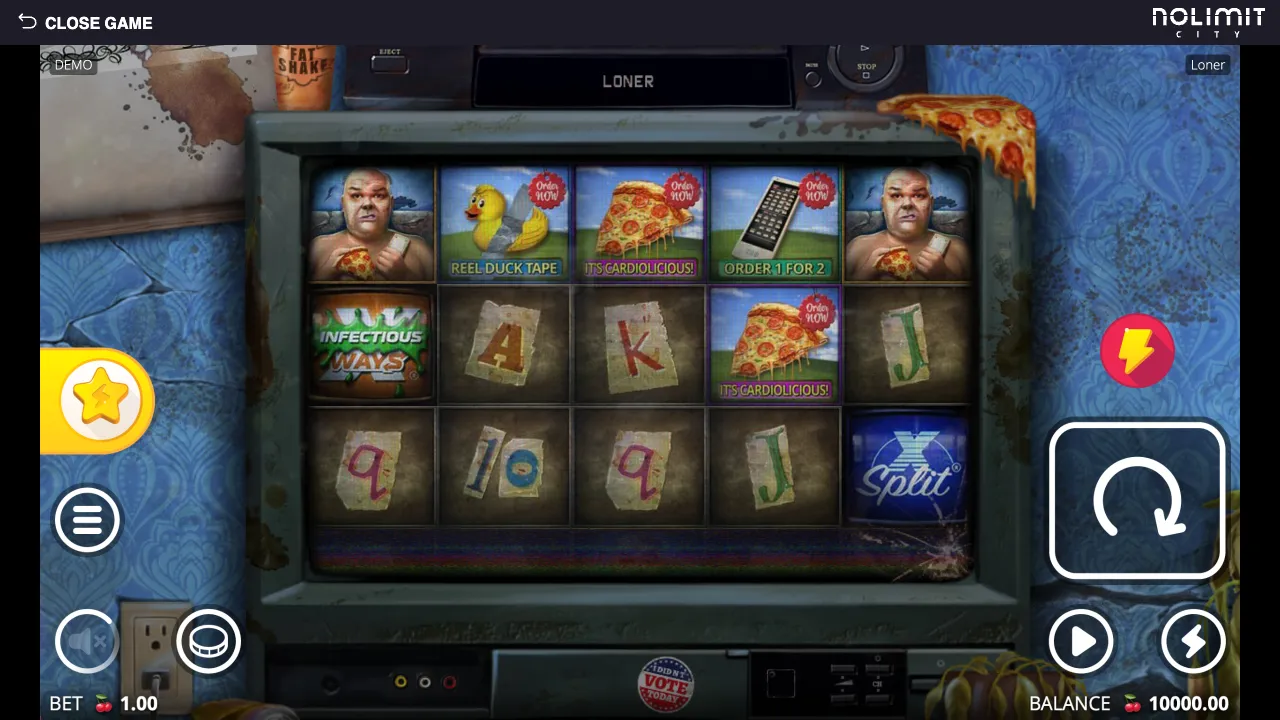Open the yellow star bonus feature tab

(x=100, y=400)
